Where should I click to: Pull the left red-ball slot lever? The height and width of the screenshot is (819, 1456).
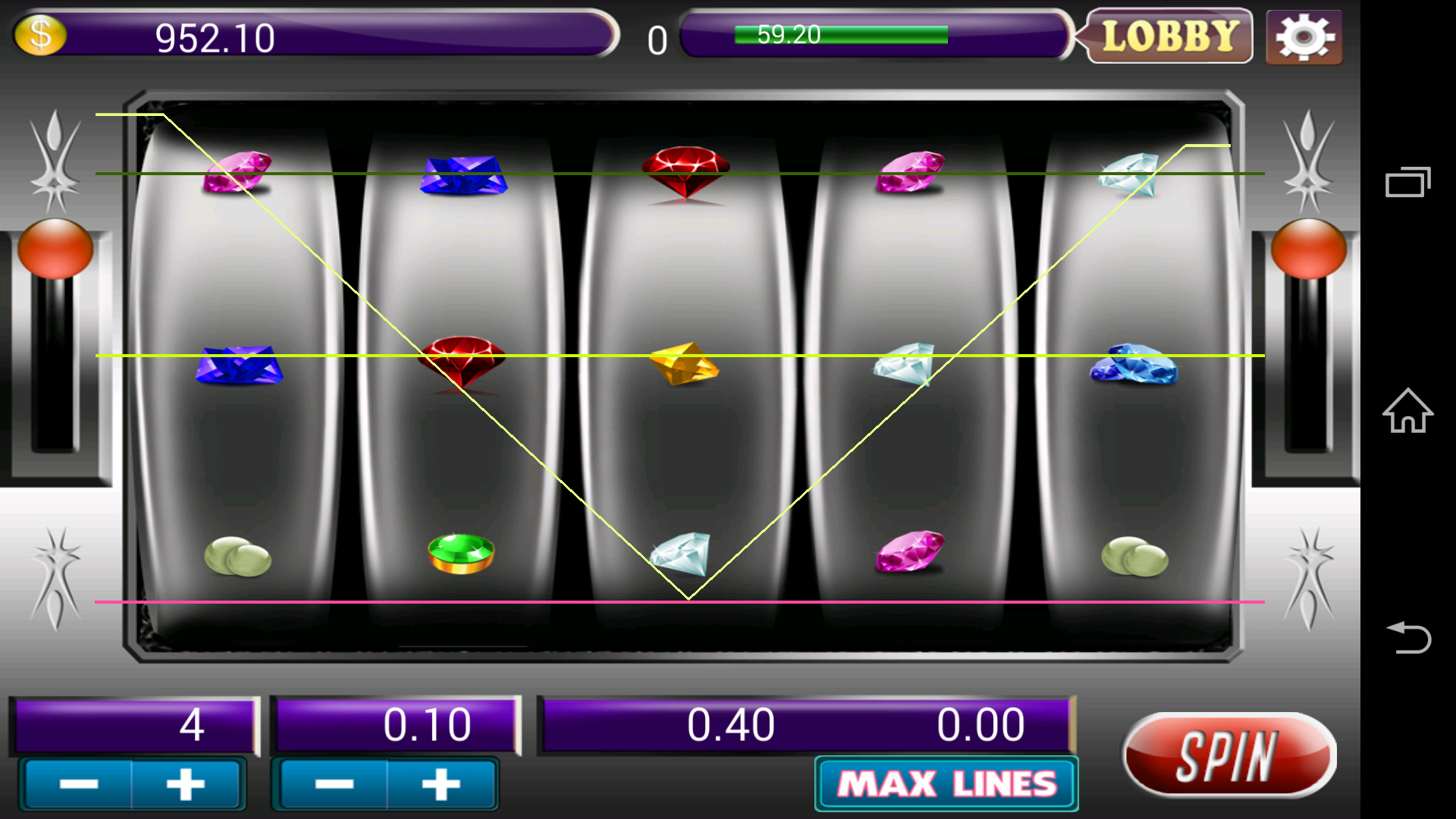[55, 249]
